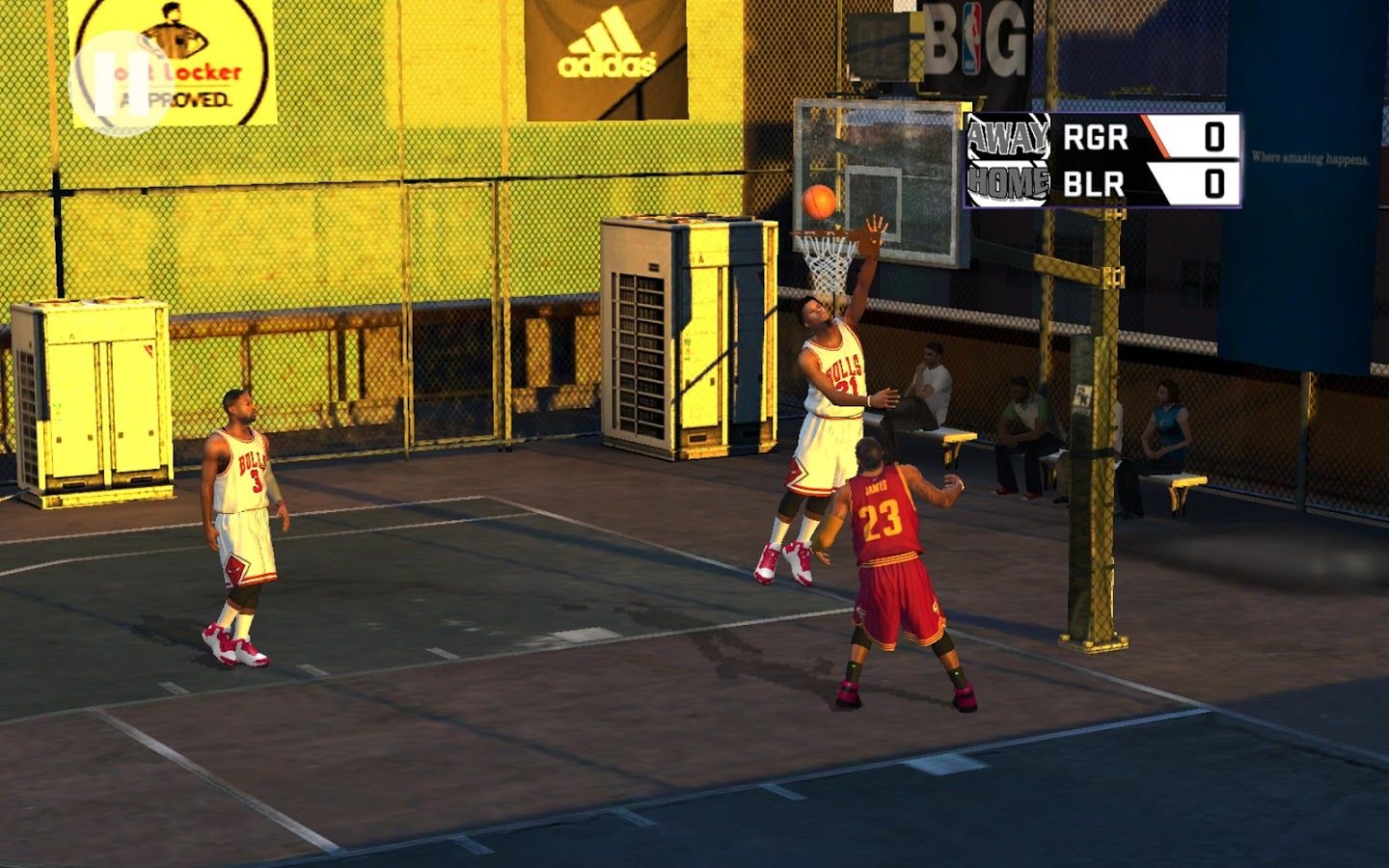The width and height of the screenshot is (1389, 868).
Task: Tap the orange basketball above the rim
Action: [819, 203]
